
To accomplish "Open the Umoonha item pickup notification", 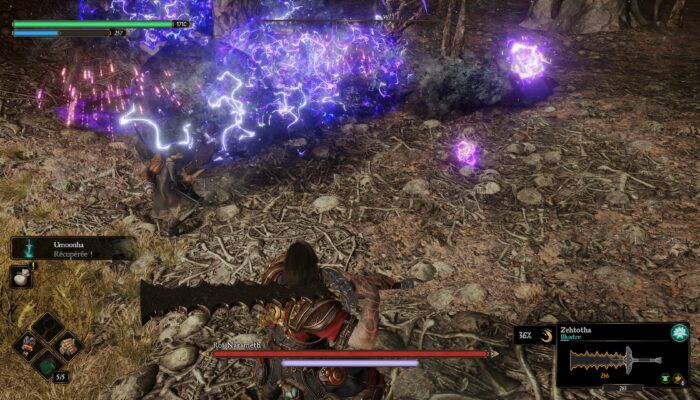I will click(70, 248).
